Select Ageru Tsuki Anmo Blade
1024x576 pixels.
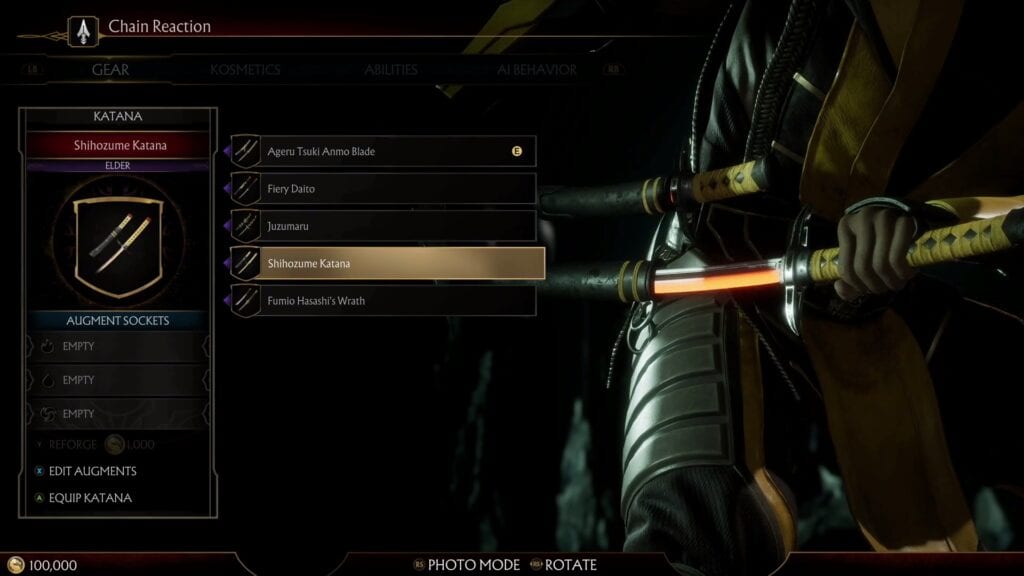coord(384,152)
